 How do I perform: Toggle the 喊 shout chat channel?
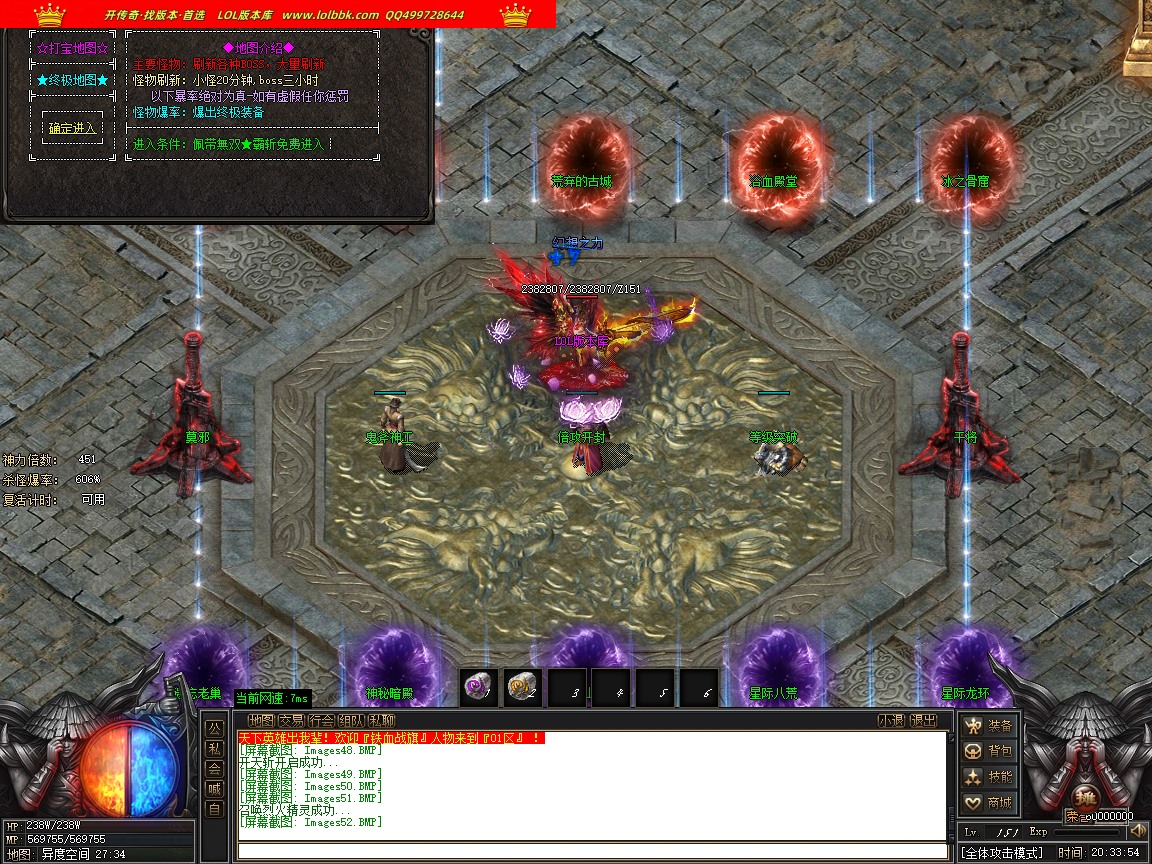point(214,788)
